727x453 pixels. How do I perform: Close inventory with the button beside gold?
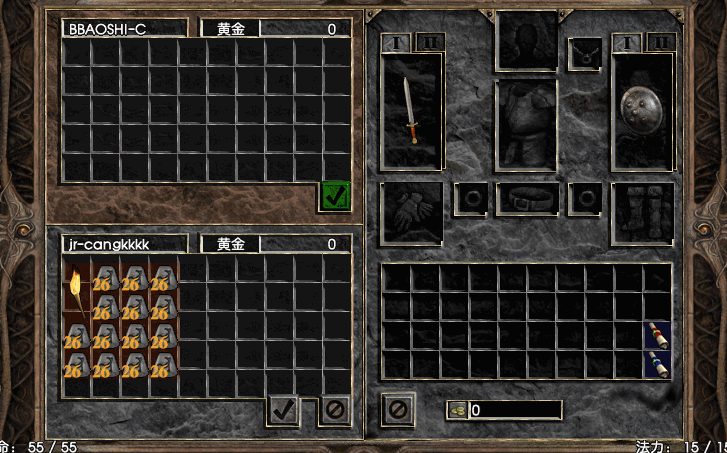[397, 409]
